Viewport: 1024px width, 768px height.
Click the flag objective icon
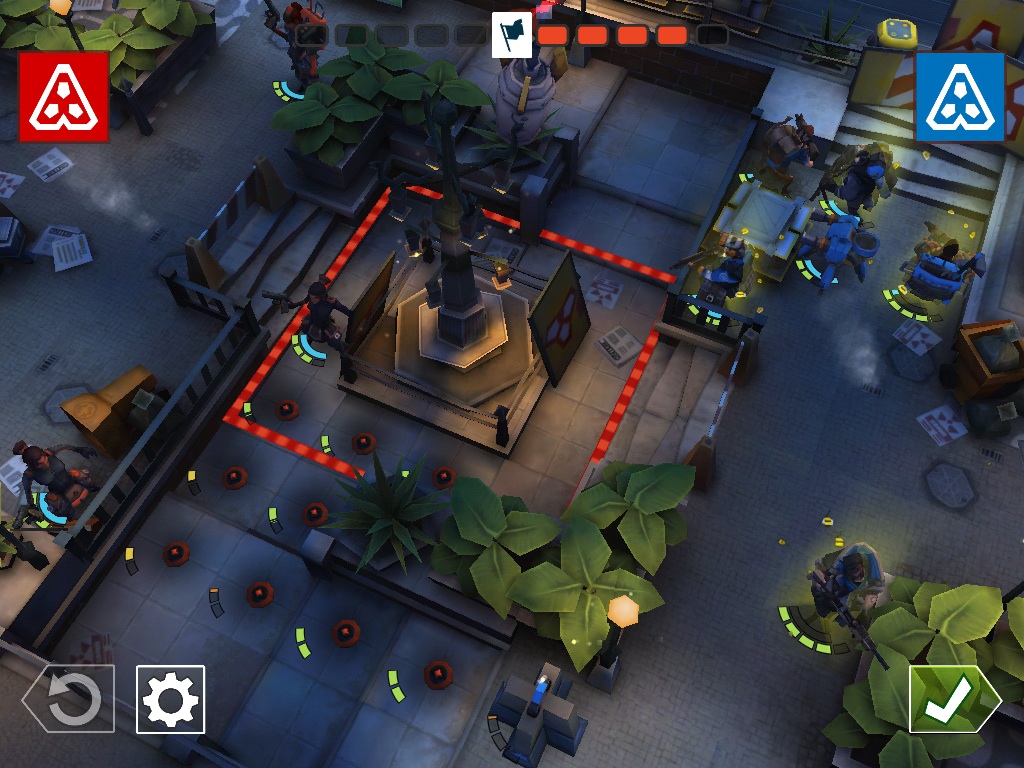(x=511, y=34)
